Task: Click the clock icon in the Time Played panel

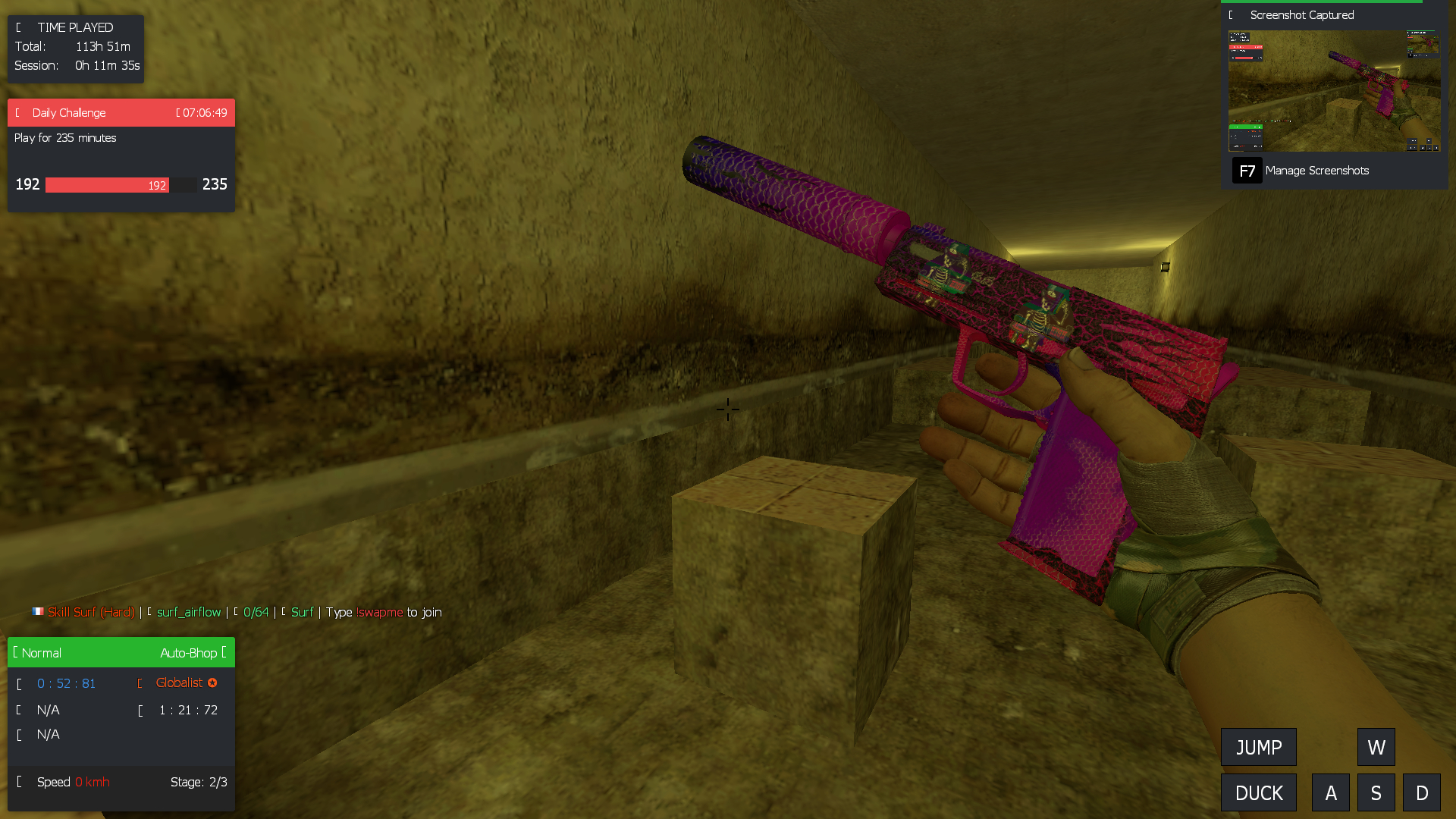Action: pos(18,27)
